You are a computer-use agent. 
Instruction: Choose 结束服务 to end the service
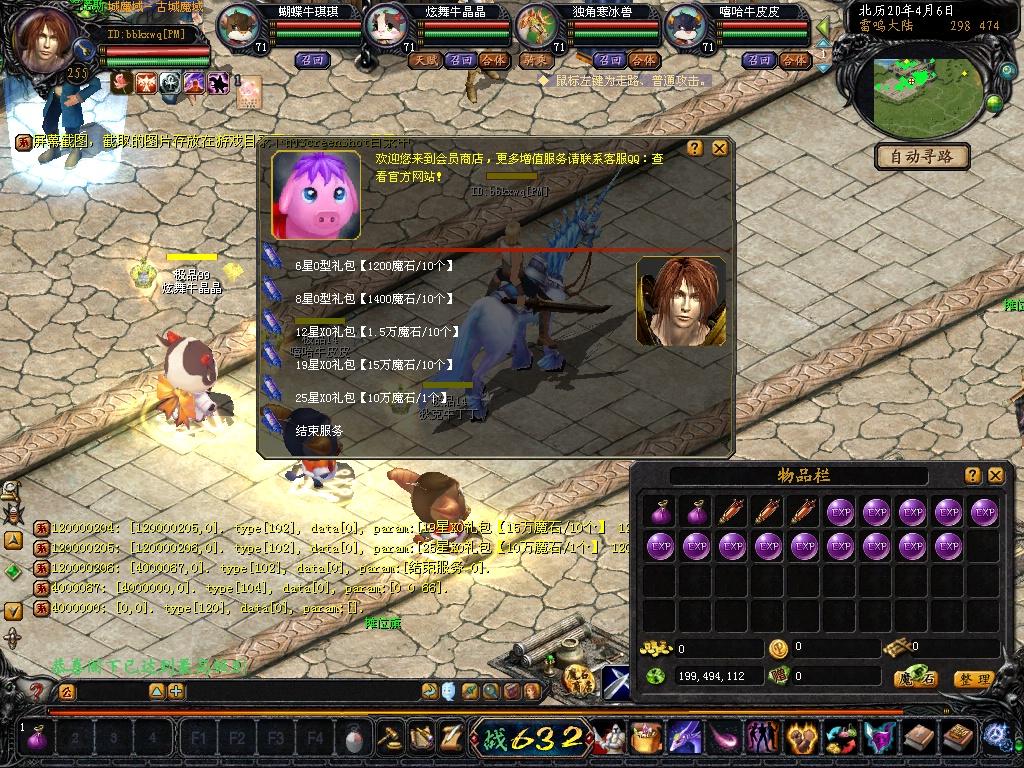(319, 430)
